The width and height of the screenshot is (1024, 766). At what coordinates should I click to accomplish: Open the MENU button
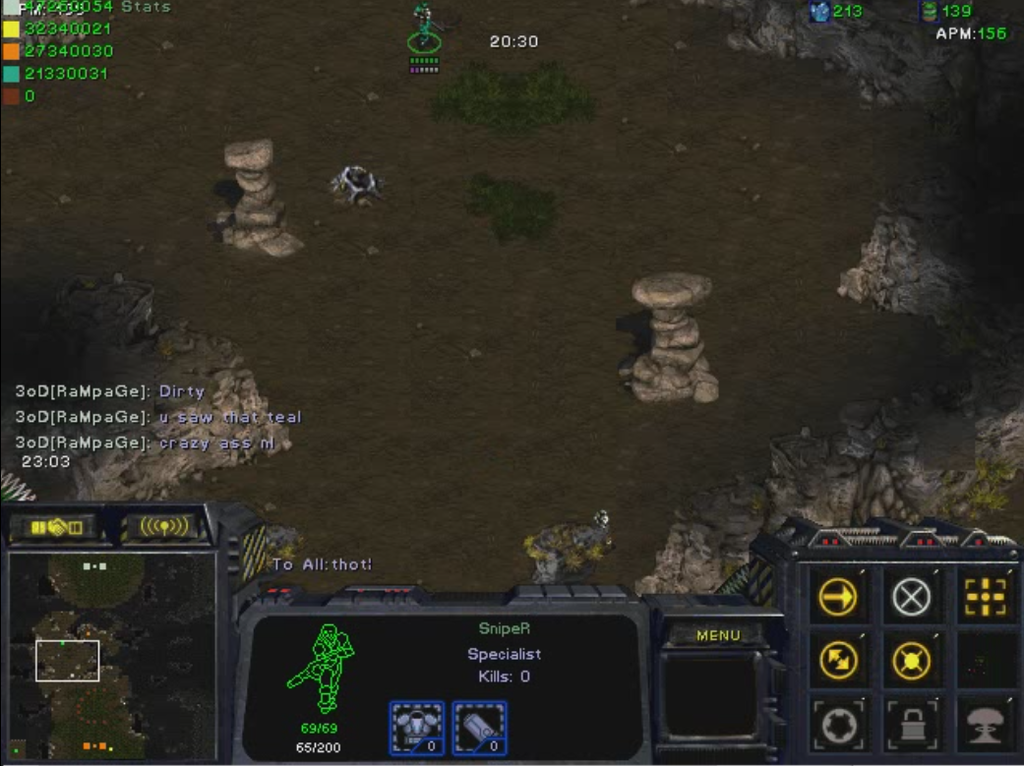click(x=718, y=635)
